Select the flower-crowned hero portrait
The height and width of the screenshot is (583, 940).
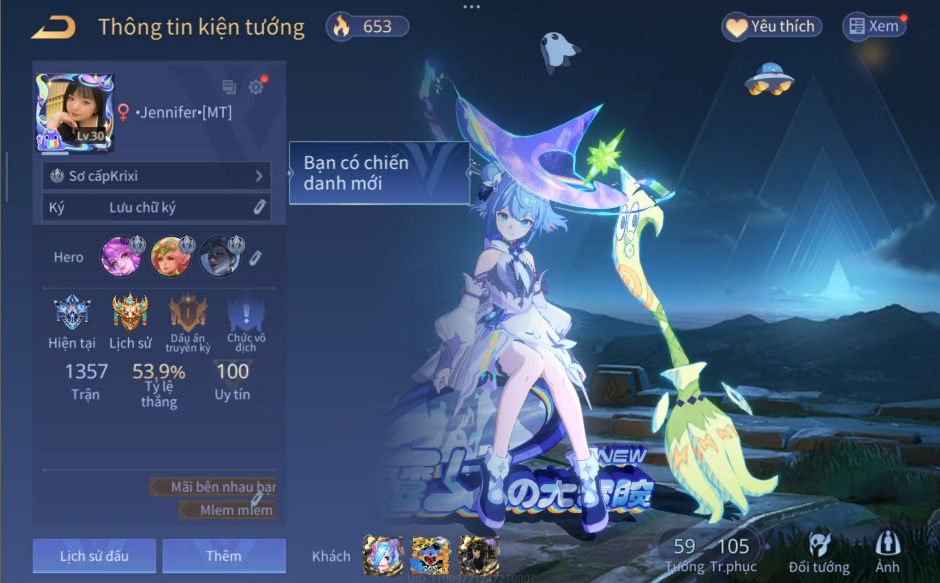pyautogui.click(x=168, y=257)
